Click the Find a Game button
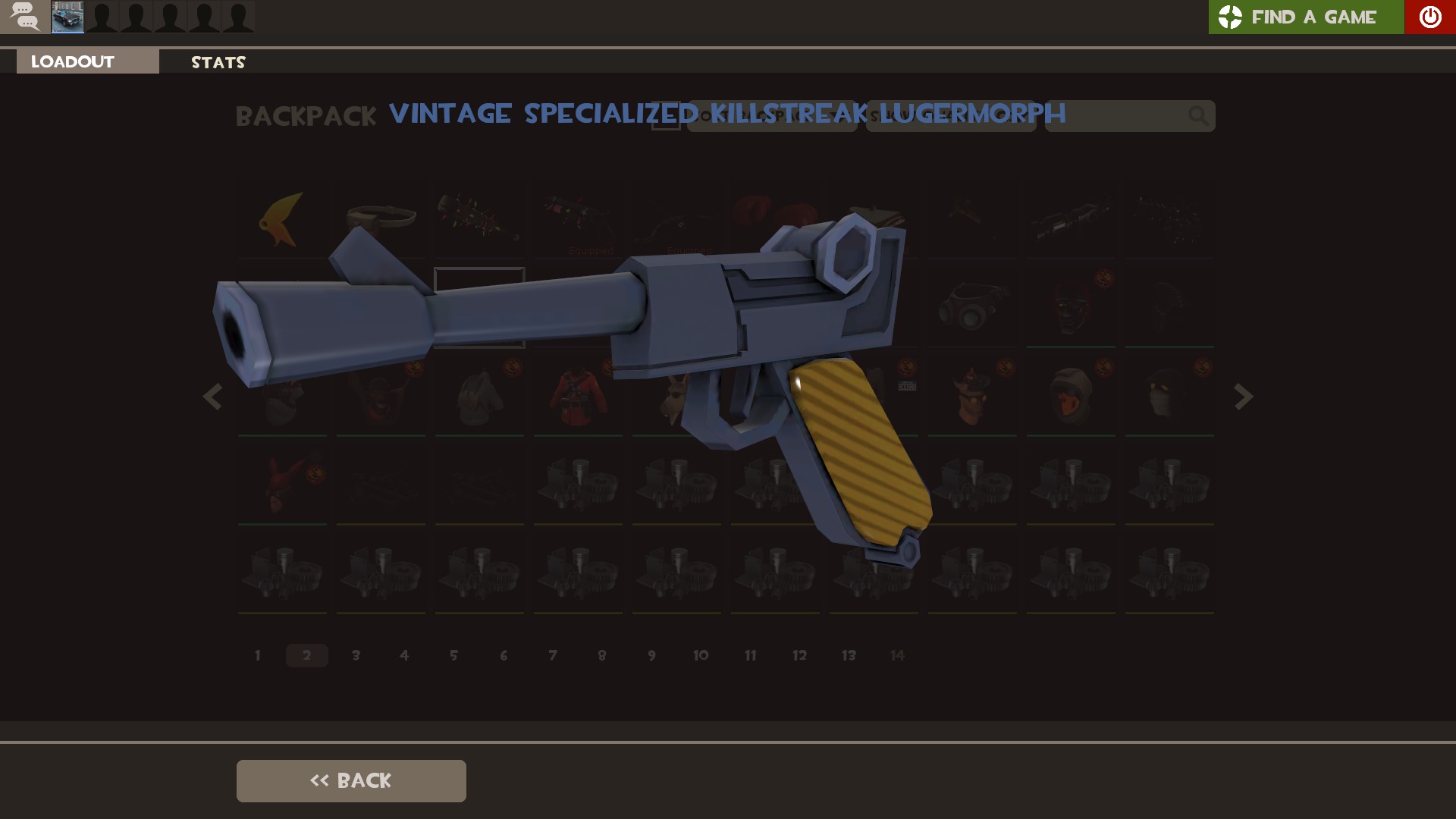1456x819 pixels. (x=1305, y=17)
